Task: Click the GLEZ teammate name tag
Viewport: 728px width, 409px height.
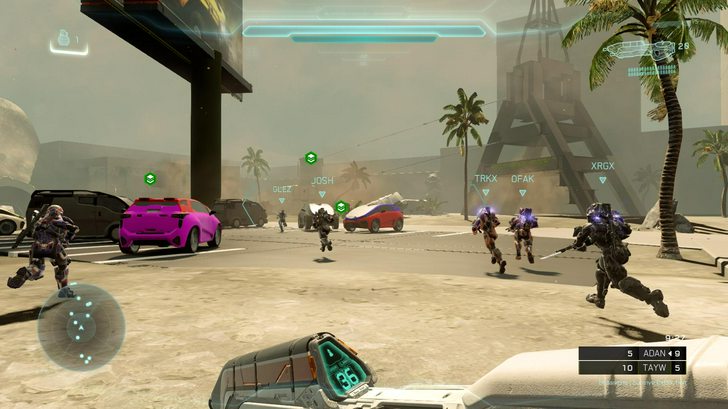Action: point(282,188)
